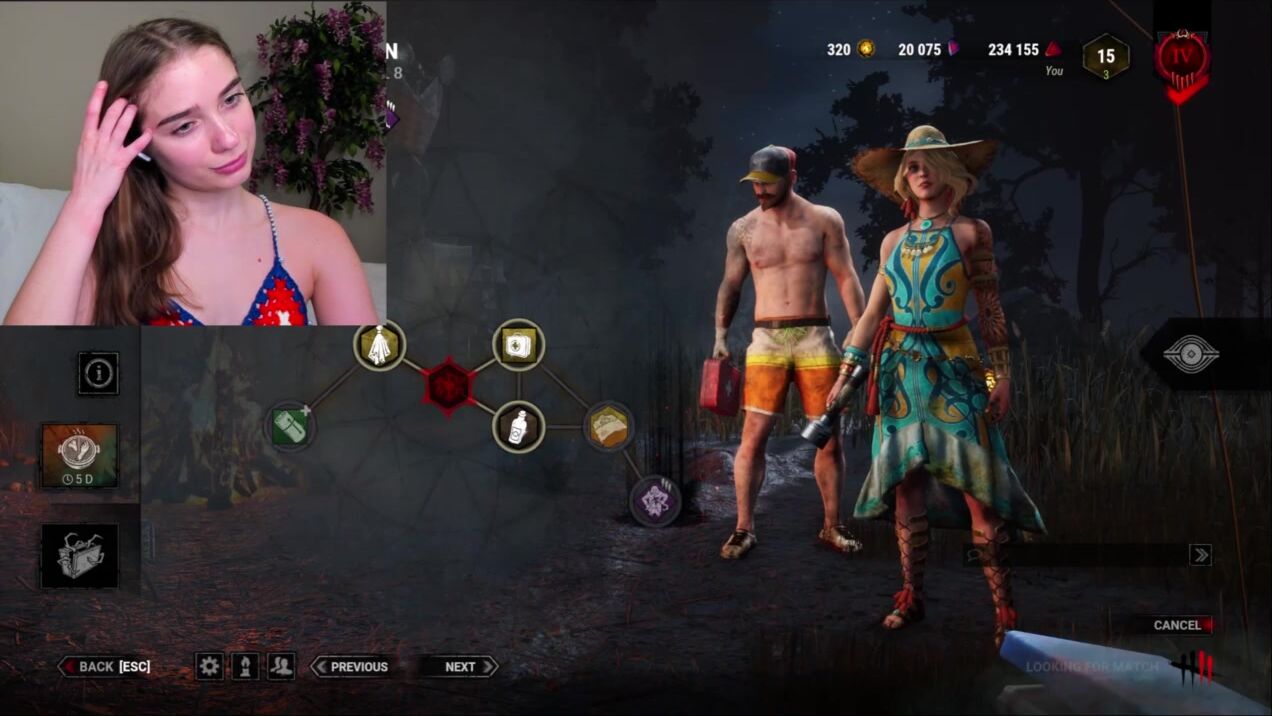The image size is (1272, 716).
Task: Buy the white cloth bloodweb node
Action: click(379, 346)
